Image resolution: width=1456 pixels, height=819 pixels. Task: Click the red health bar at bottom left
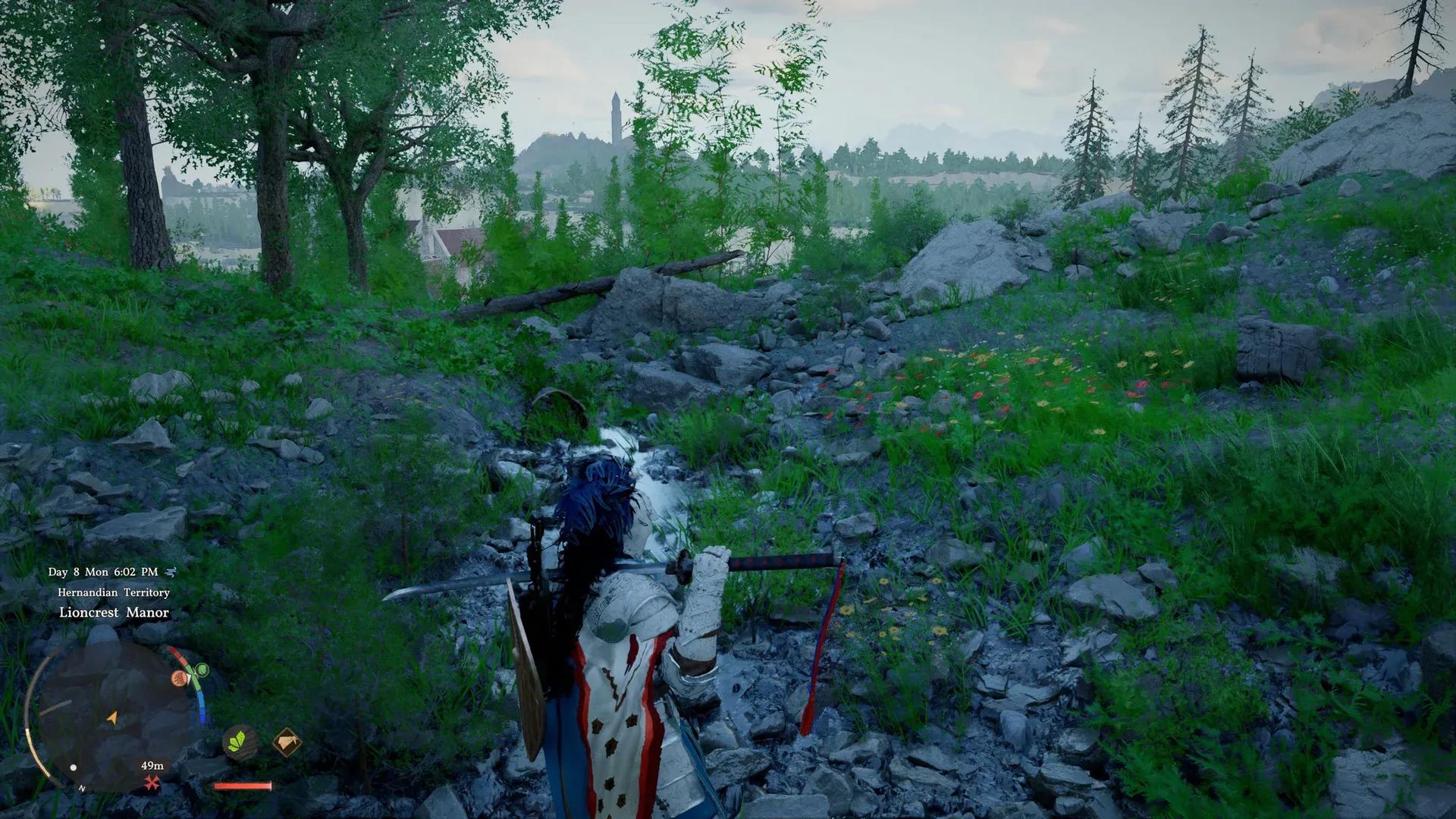243,786
